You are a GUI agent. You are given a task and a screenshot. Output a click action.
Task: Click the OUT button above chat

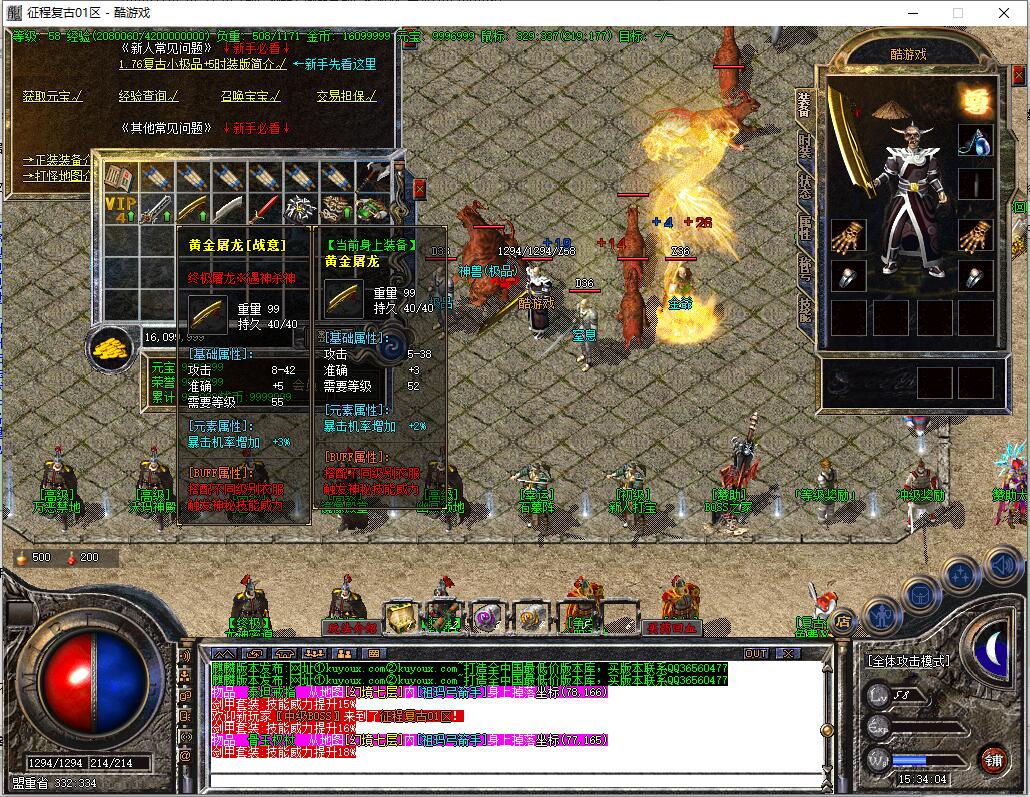coord(756,653)
